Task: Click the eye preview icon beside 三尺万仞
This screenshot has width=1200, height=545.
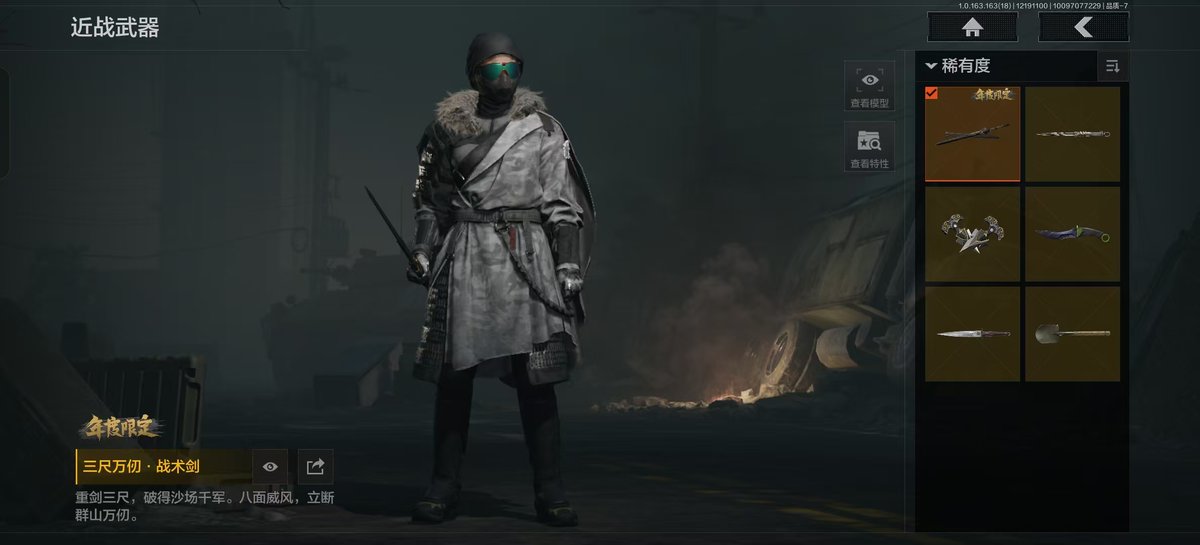Action: pos(270,466)
